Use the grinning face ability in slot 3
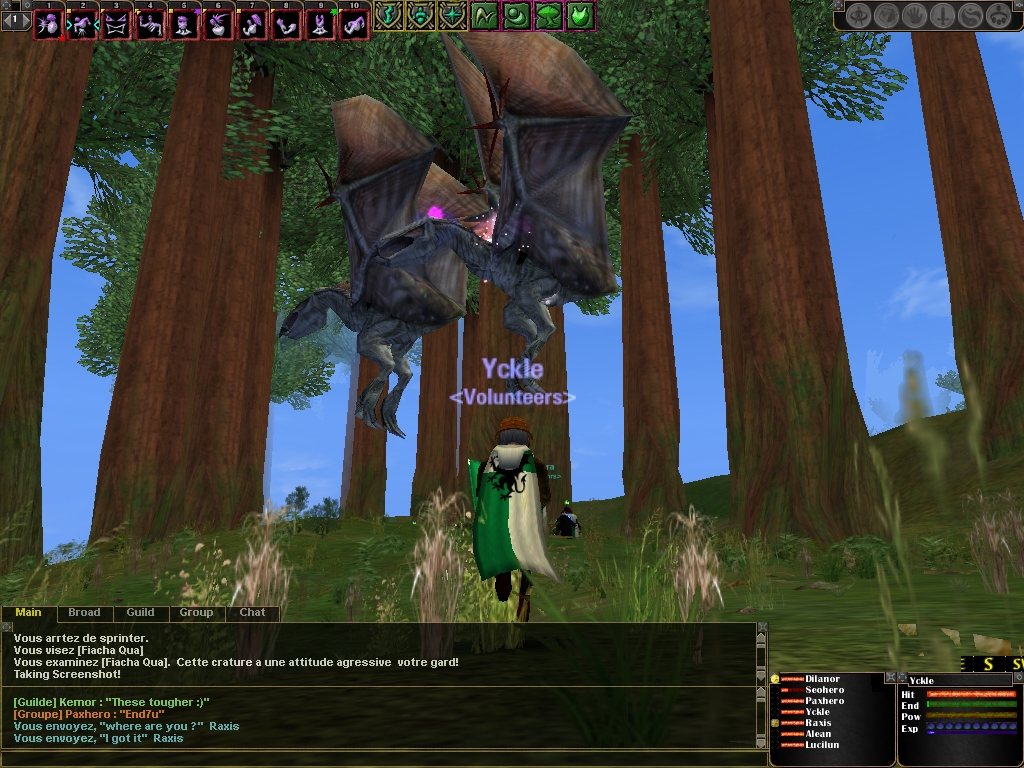1024x768 pixels. click(x=115, y=25)
